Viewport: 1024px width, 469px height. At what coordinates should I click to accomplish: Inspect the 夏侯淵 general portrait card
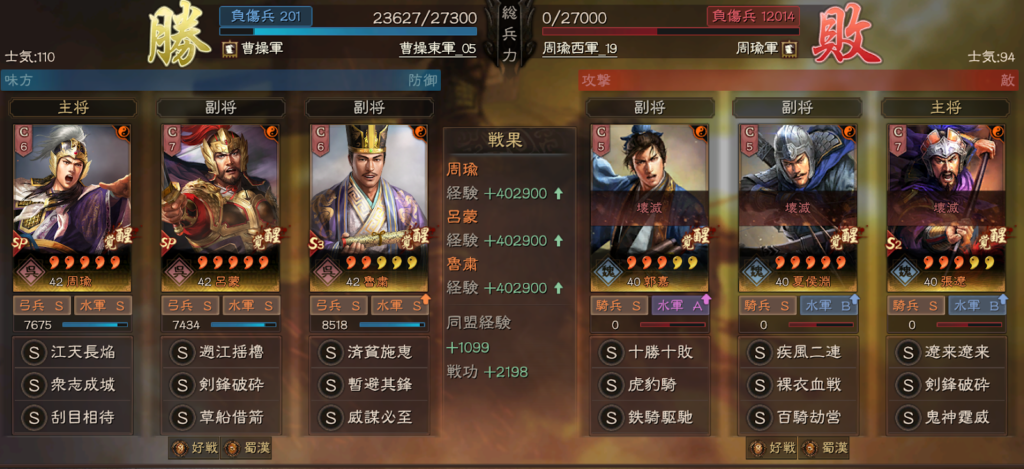tap(797, 203)
